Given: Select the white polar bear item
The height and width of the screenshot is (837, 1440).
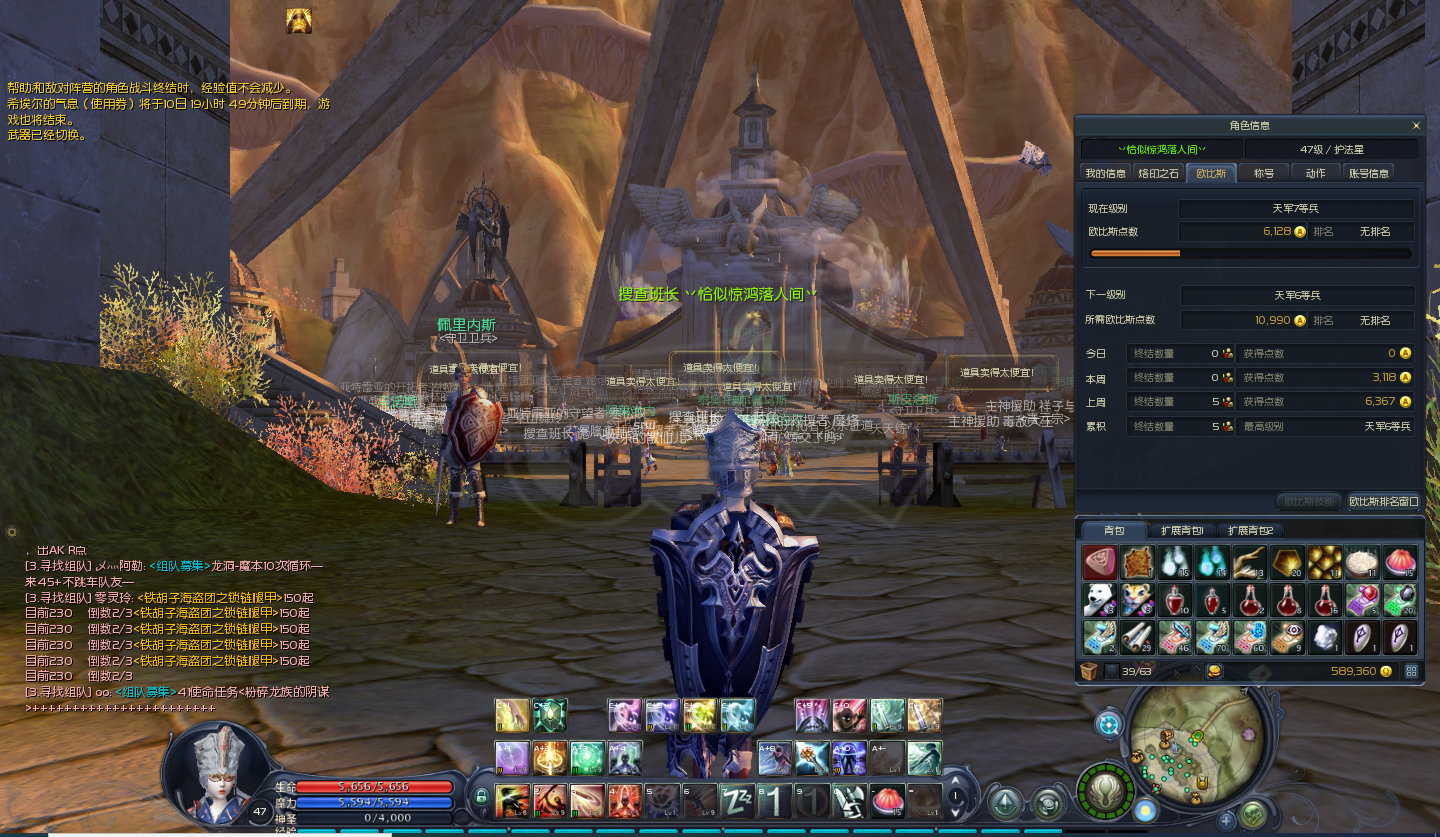Looking at the screenshot, I should pyautogui.click(x=1100, y=599).
